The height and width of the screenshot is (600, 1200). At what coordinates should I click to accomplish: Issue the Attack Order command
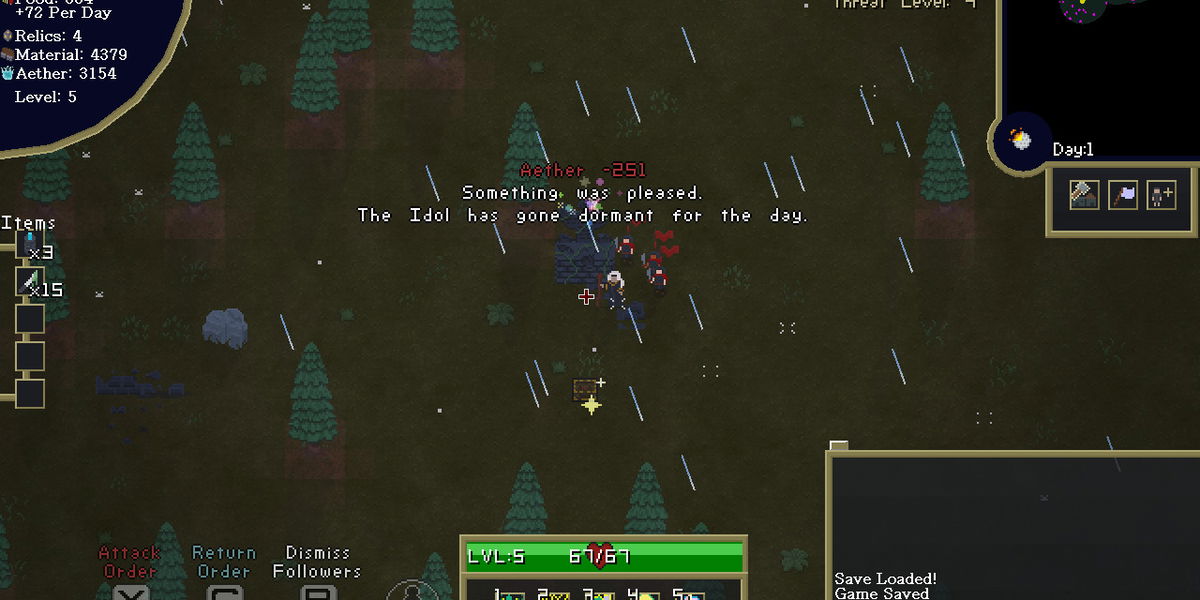pyautogui.click(x=130, y=563)
